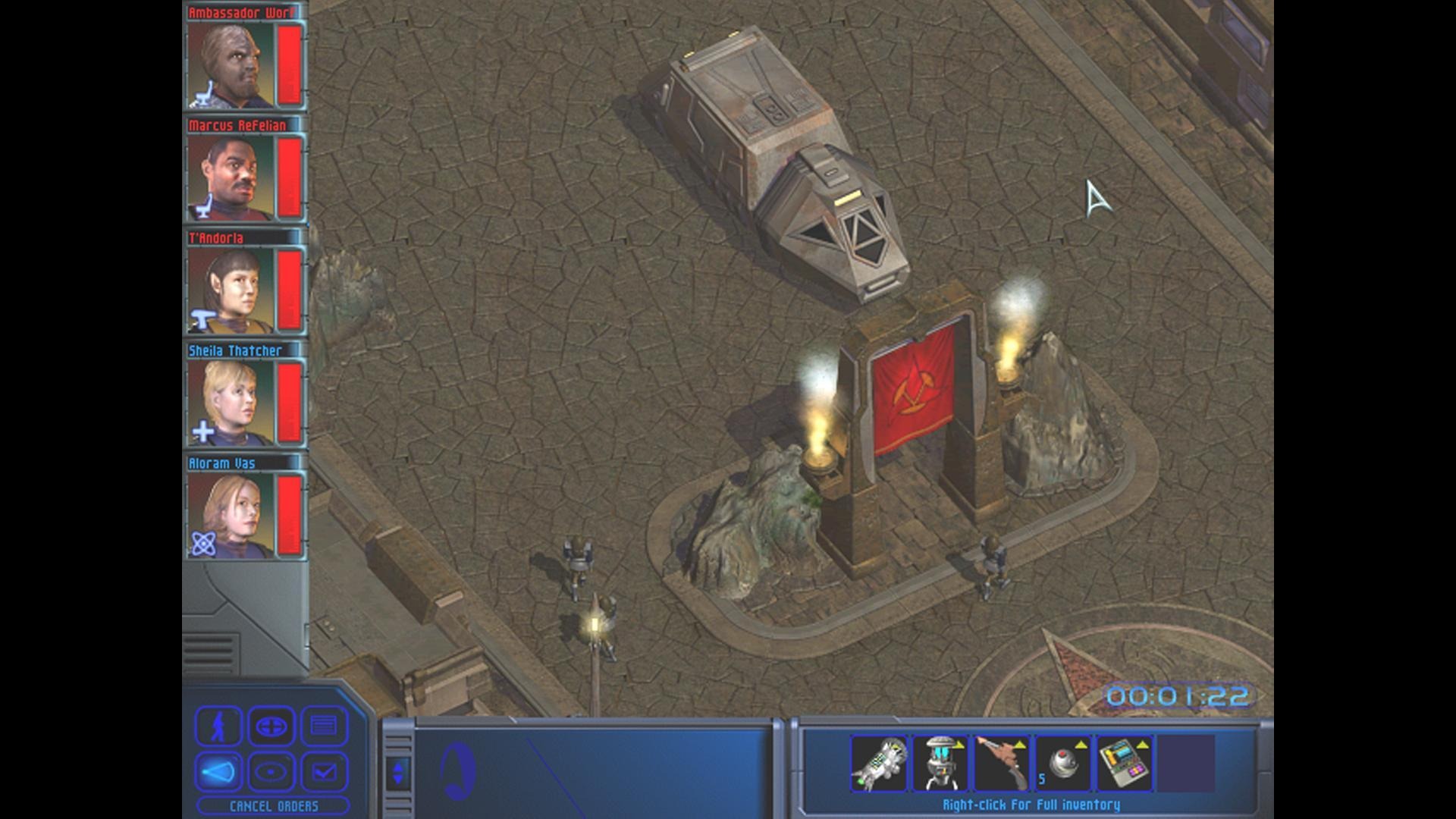Choose T'Andorla's portrait
Screen dimensions: 1456x819
click(x=231, y=290)
